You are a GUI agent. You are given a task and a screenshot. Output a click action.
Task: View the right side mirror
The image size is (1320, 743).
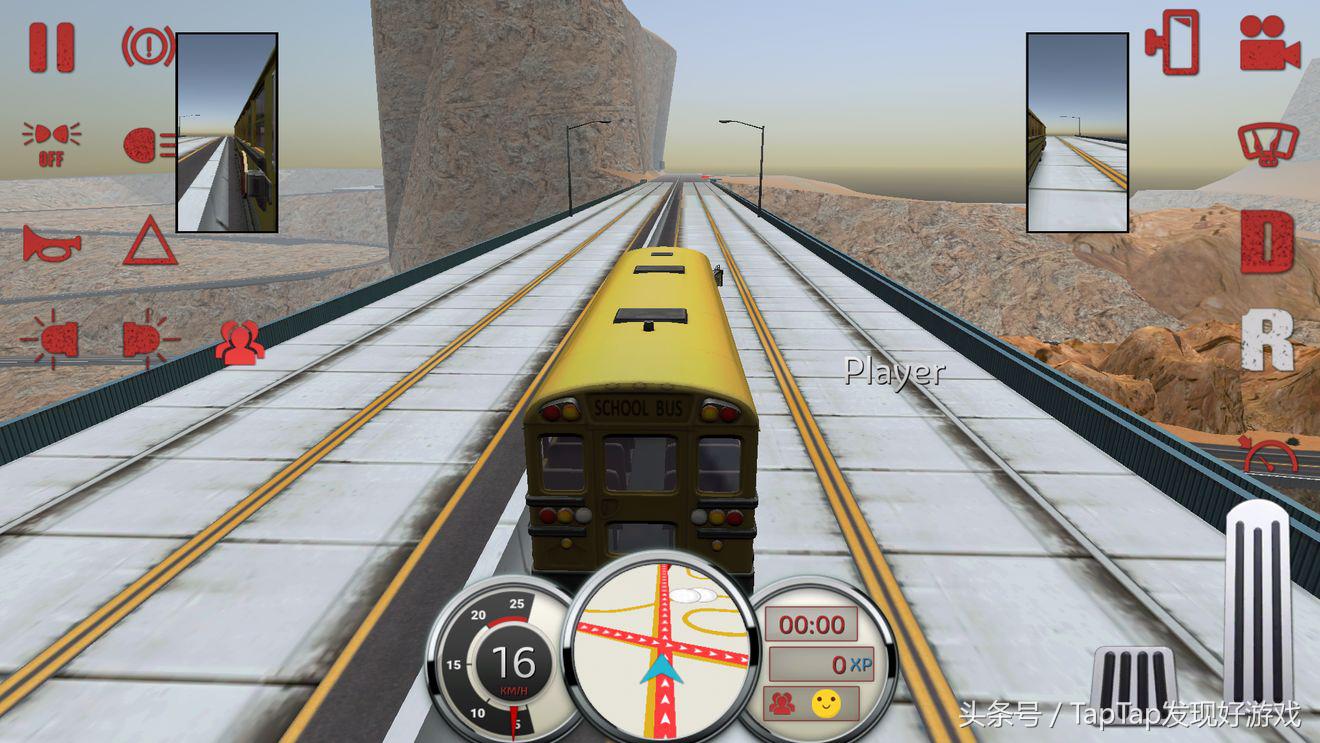[1077, 132]
